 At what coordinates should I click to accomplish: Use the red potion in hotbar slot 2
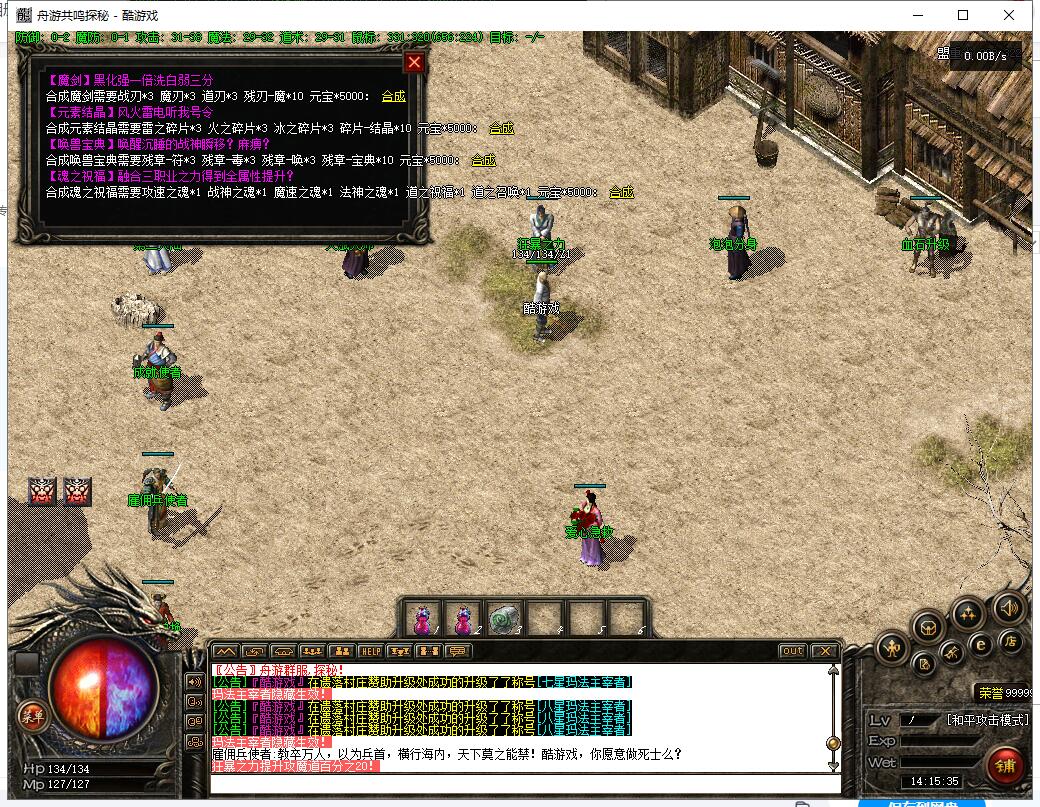(464, 618)
